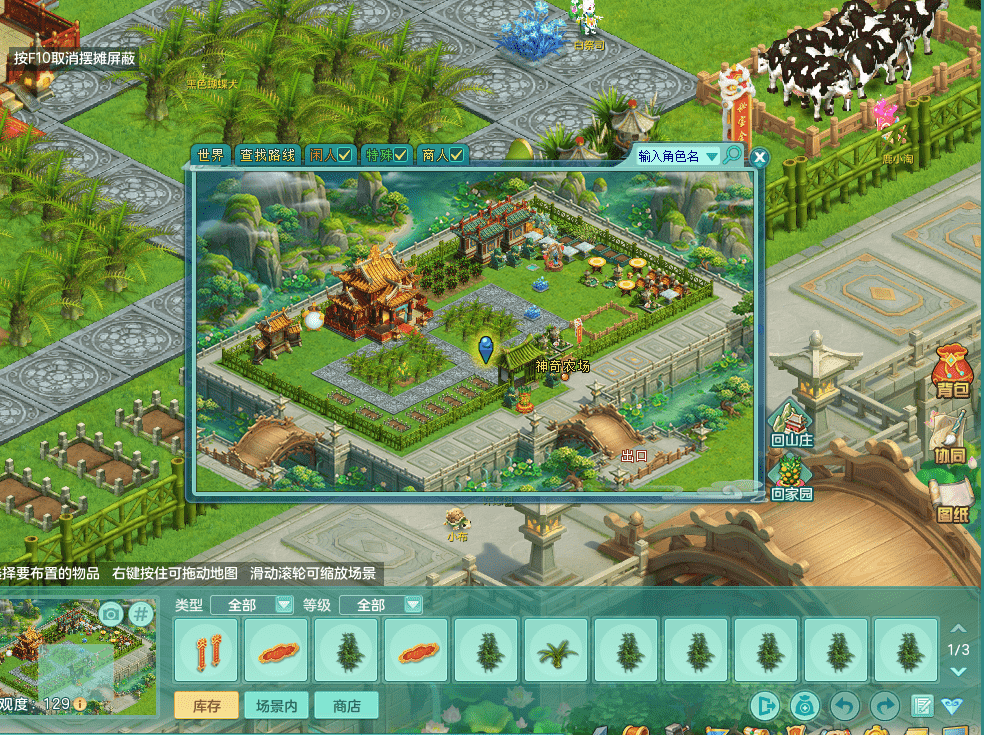Open the 商店 shop tab

(347, 705)
